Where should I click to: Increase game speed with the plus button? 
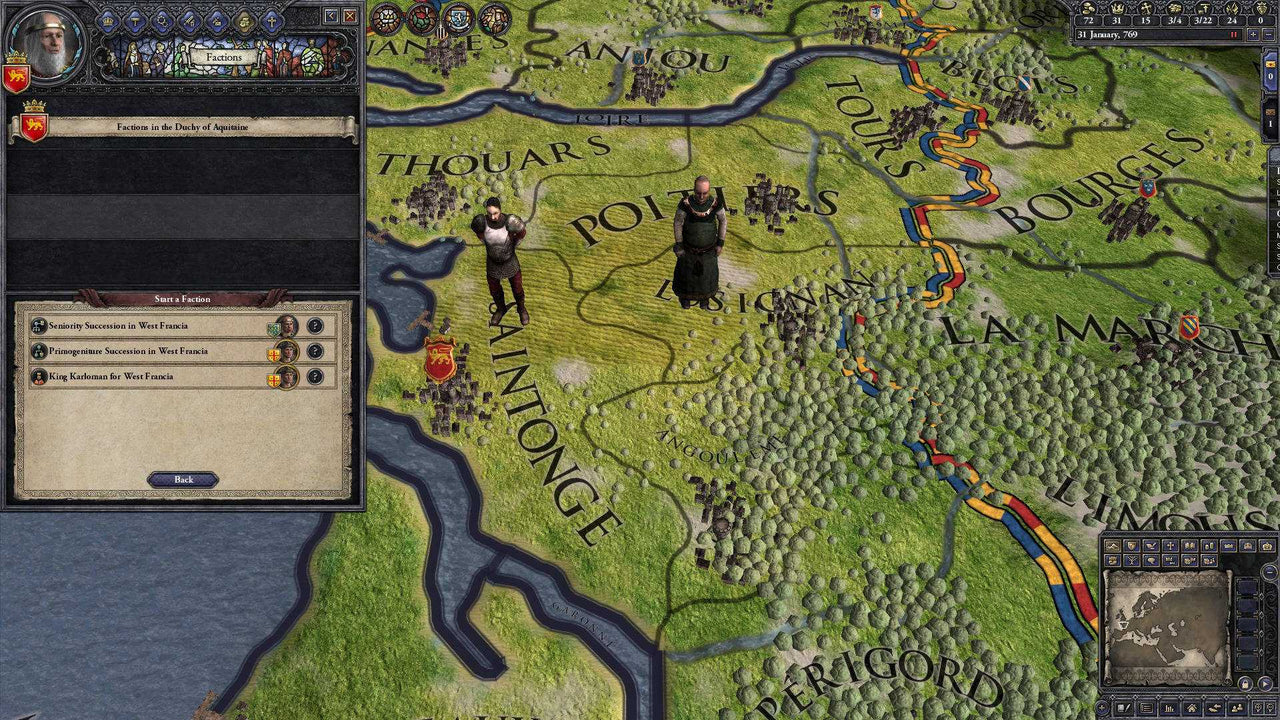pyautogui.click(x=1253, y=34)
